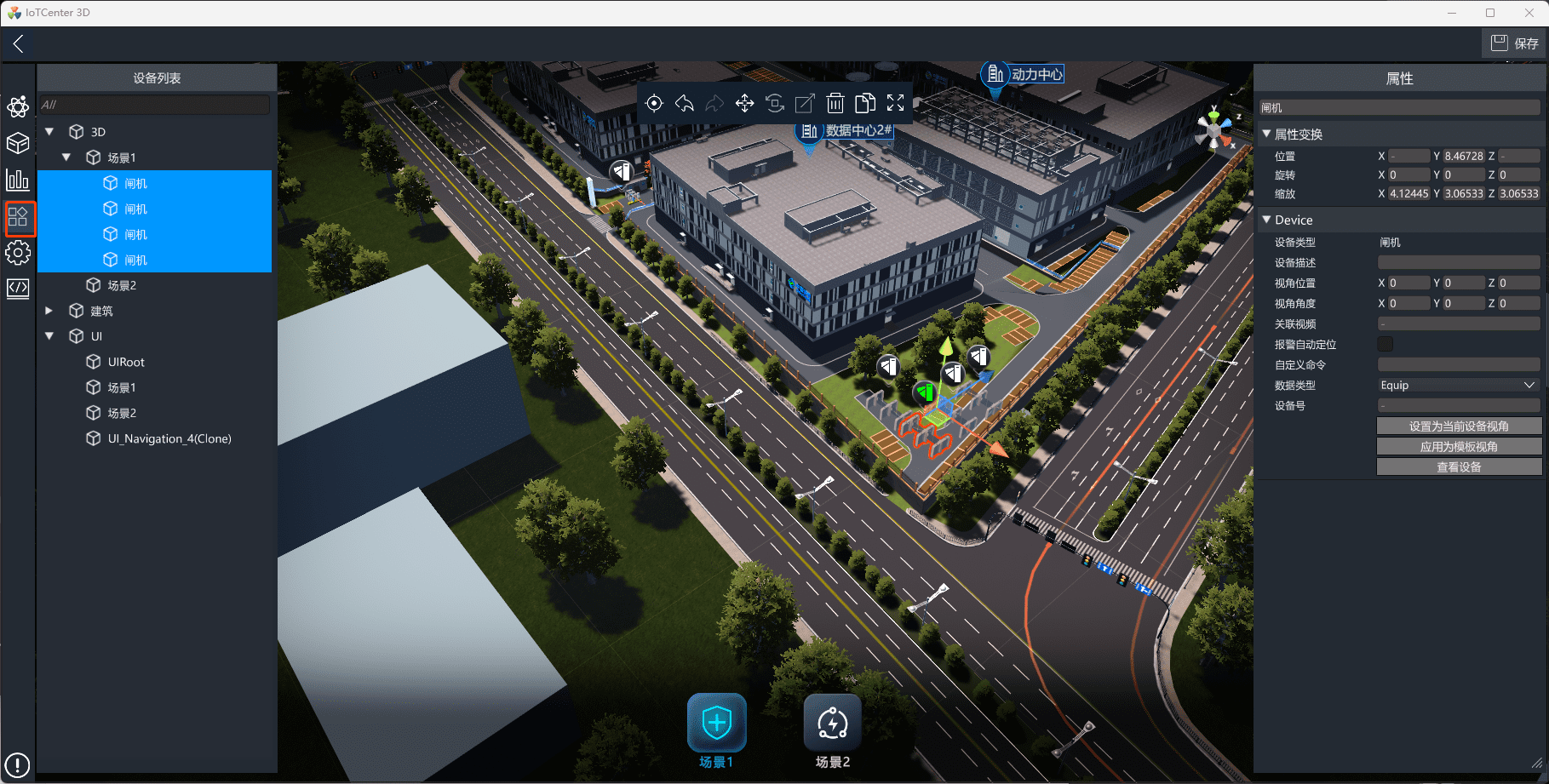
Task: Save the scene with the 保存 button
Action: (x=1514, y=43)
